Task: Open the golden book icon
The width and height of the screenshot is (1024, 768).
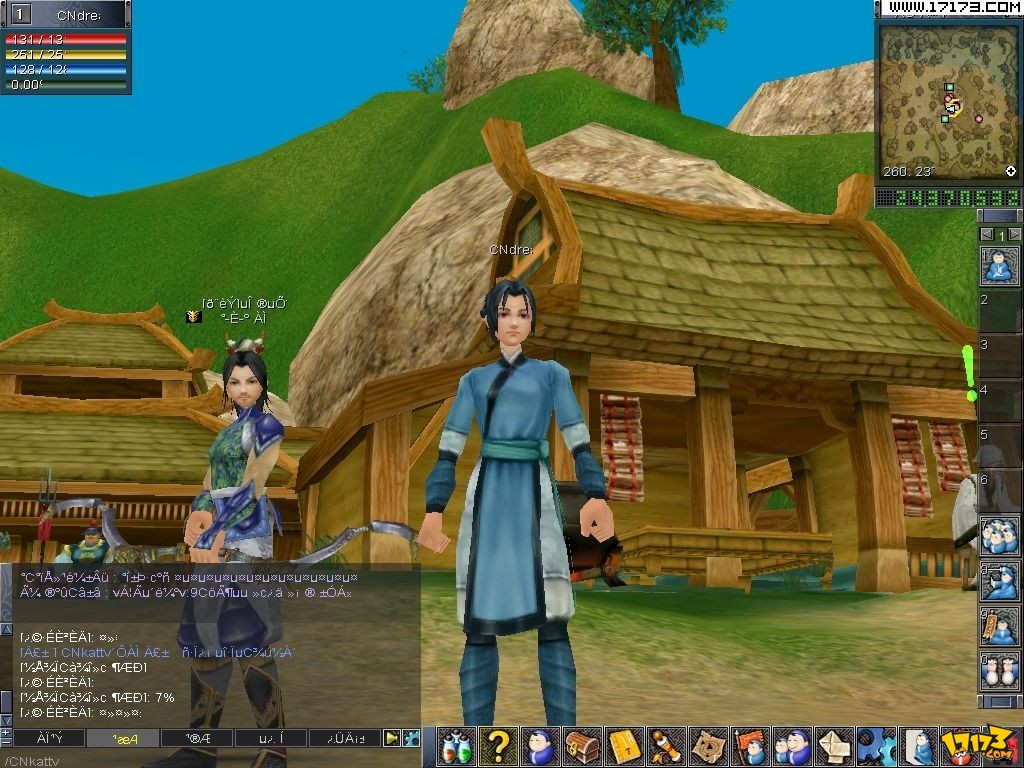Action: tap(624, 746)
